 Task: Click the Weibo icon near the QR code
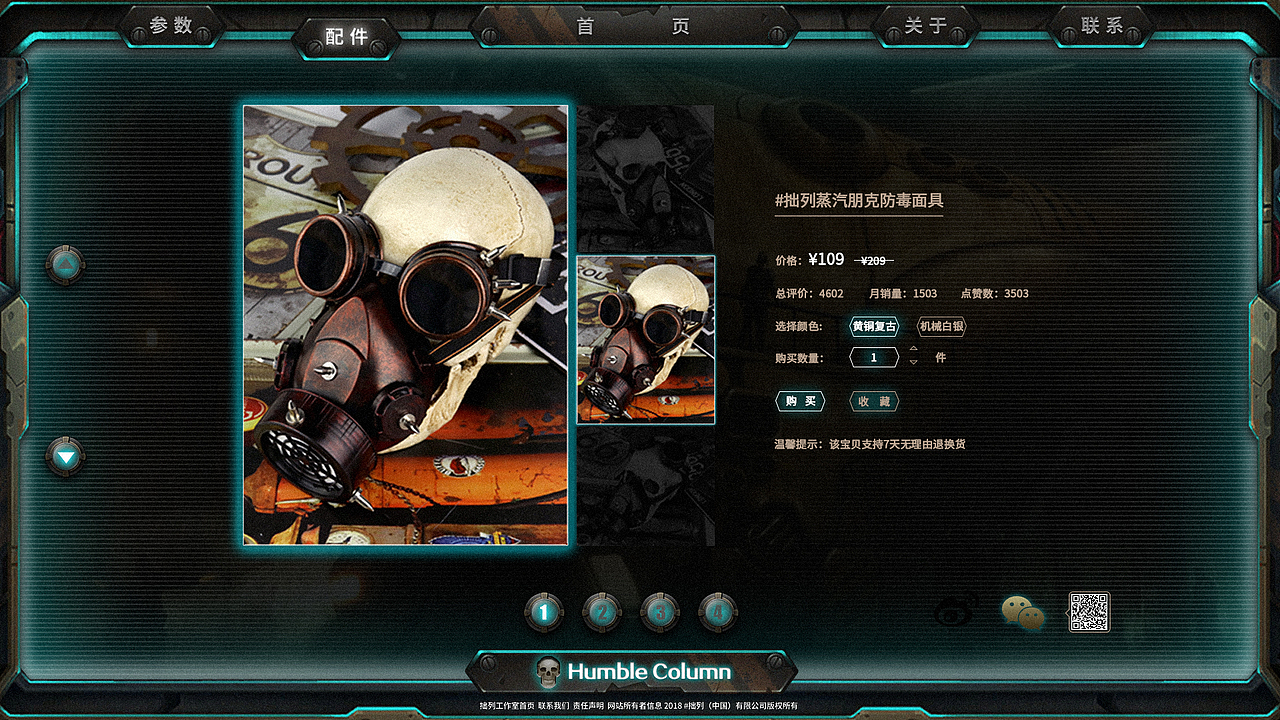[x=951, y=611]
